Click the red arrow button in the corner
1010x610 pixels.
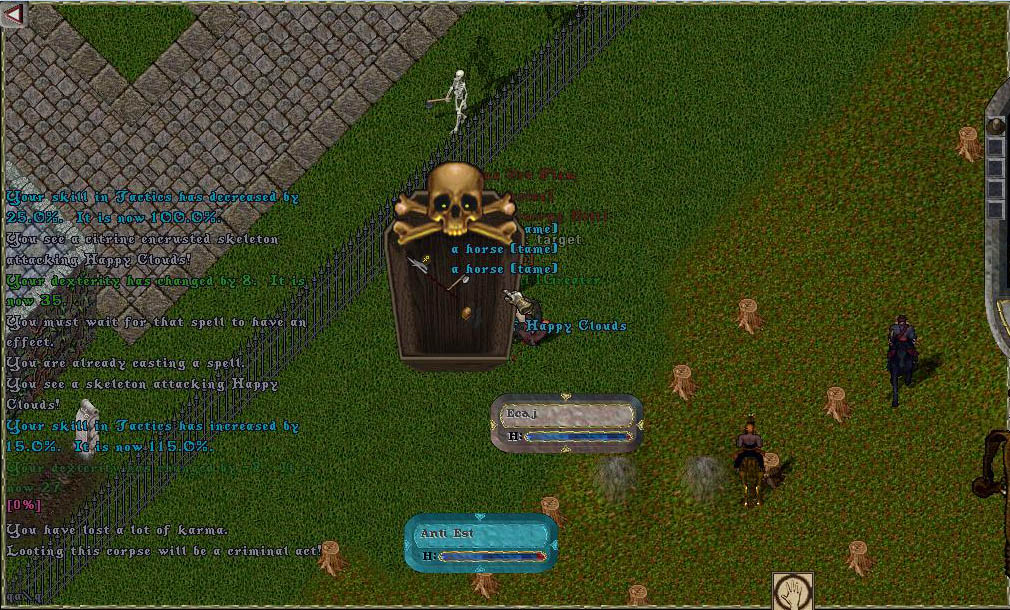pos(14,15)
